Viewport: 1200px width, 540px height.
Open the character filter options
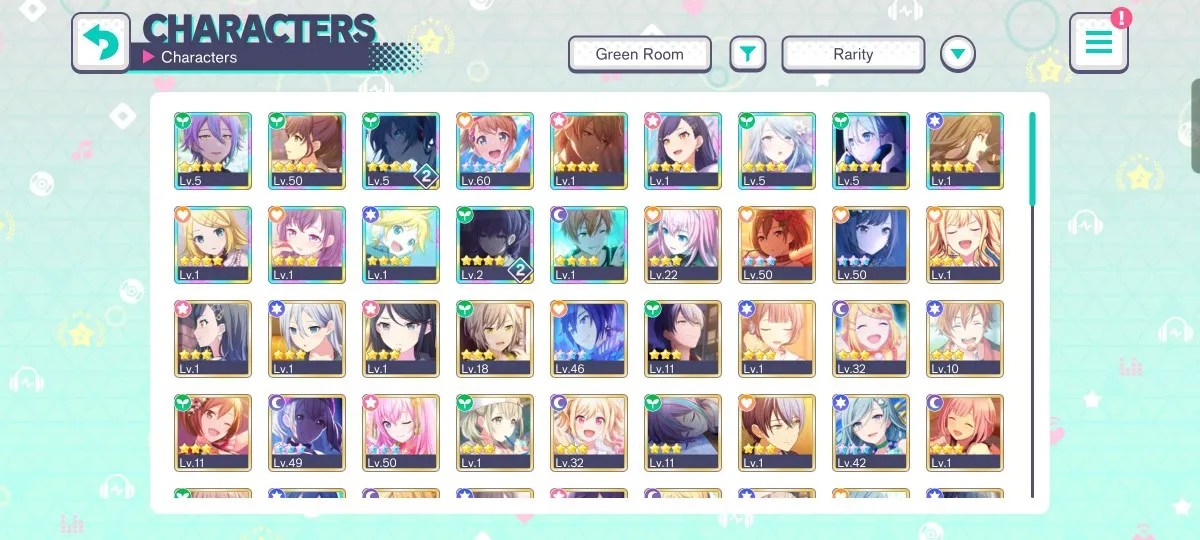[747, 54]
